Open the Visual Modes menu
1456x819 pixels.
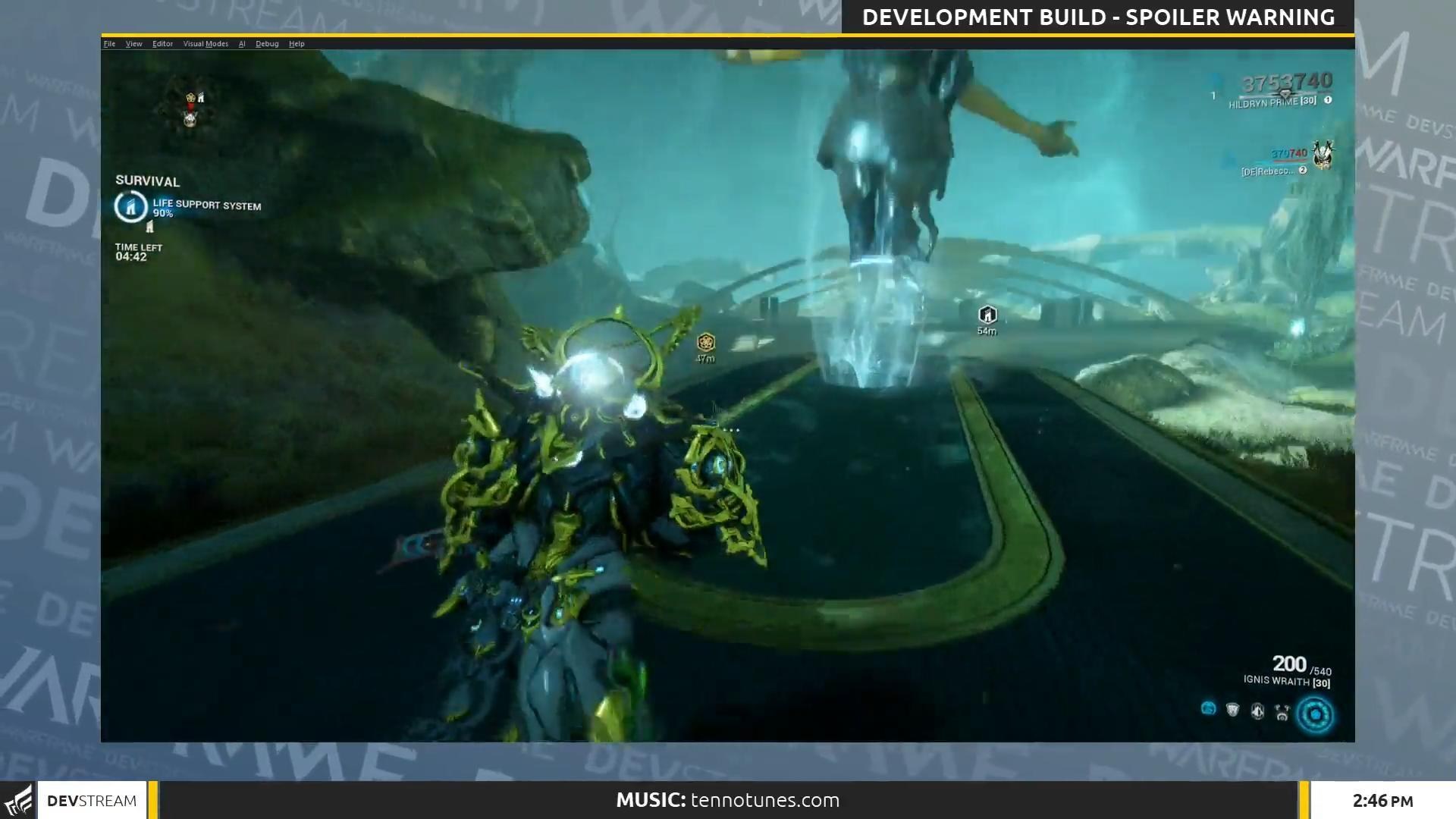[x=206, y=44]
